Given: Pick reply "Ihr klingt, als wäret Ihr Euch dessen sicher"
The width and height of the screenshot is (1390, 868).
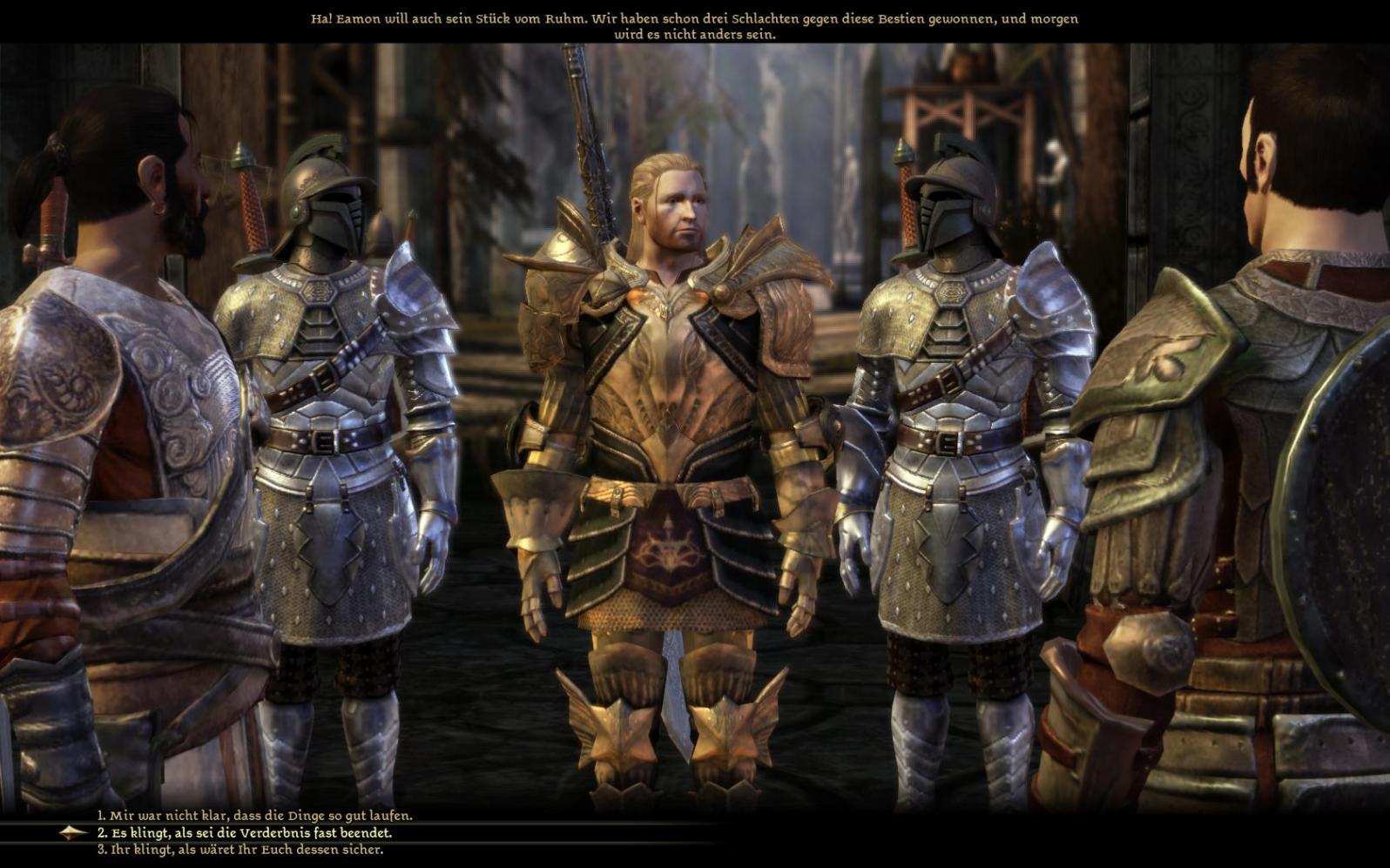Looking at the screenshot, I should point(240,850).
